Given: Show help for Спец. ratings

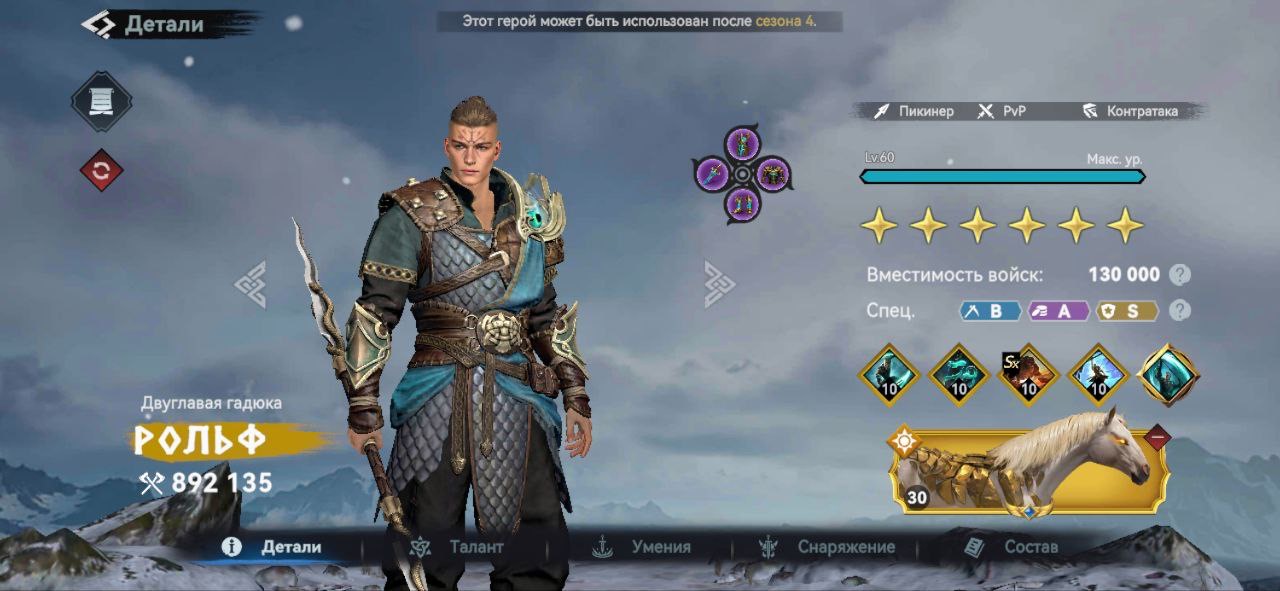Looking at the screenshot, I should 1181,310.
